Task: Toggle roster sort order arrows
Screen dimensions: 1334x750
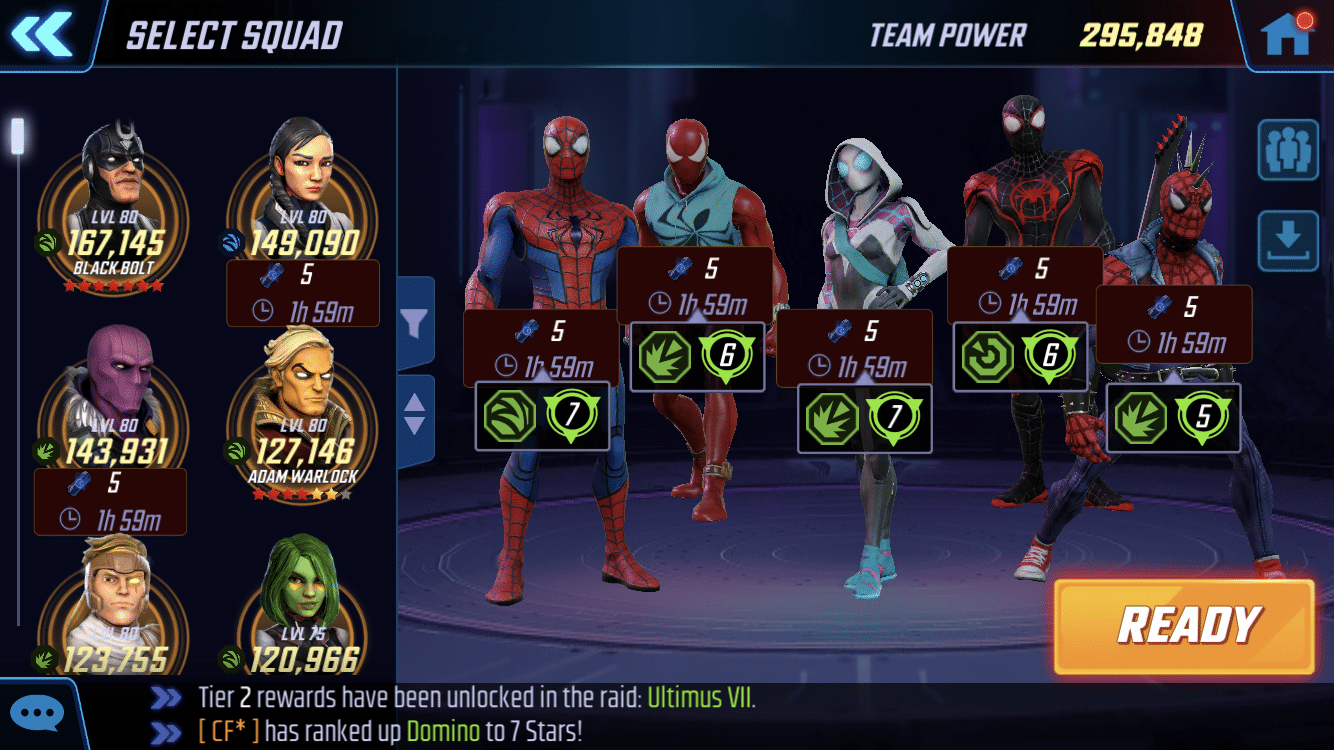Action: (415, 412)
